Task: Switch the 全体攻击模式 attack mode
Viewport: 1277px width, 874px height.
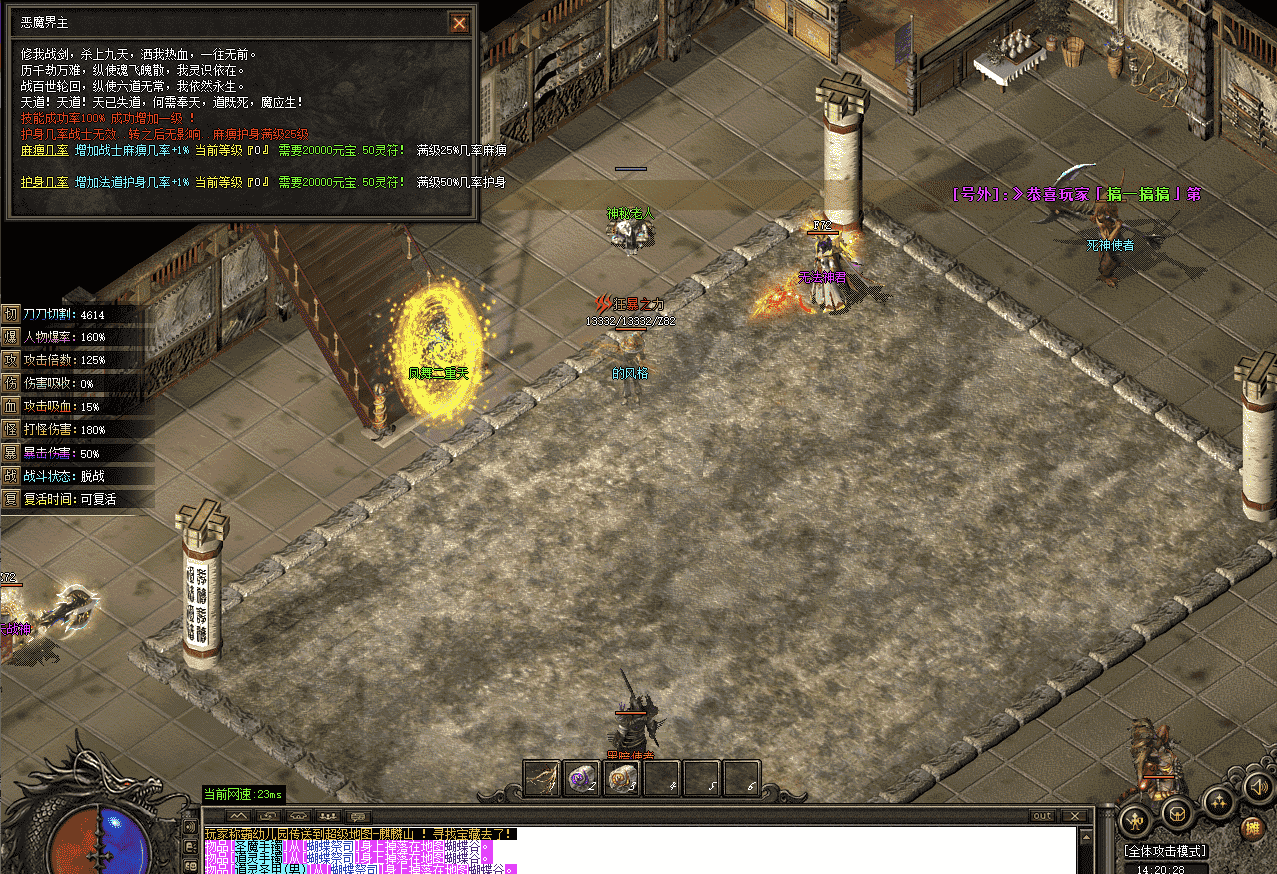Action: [1165, 851]
